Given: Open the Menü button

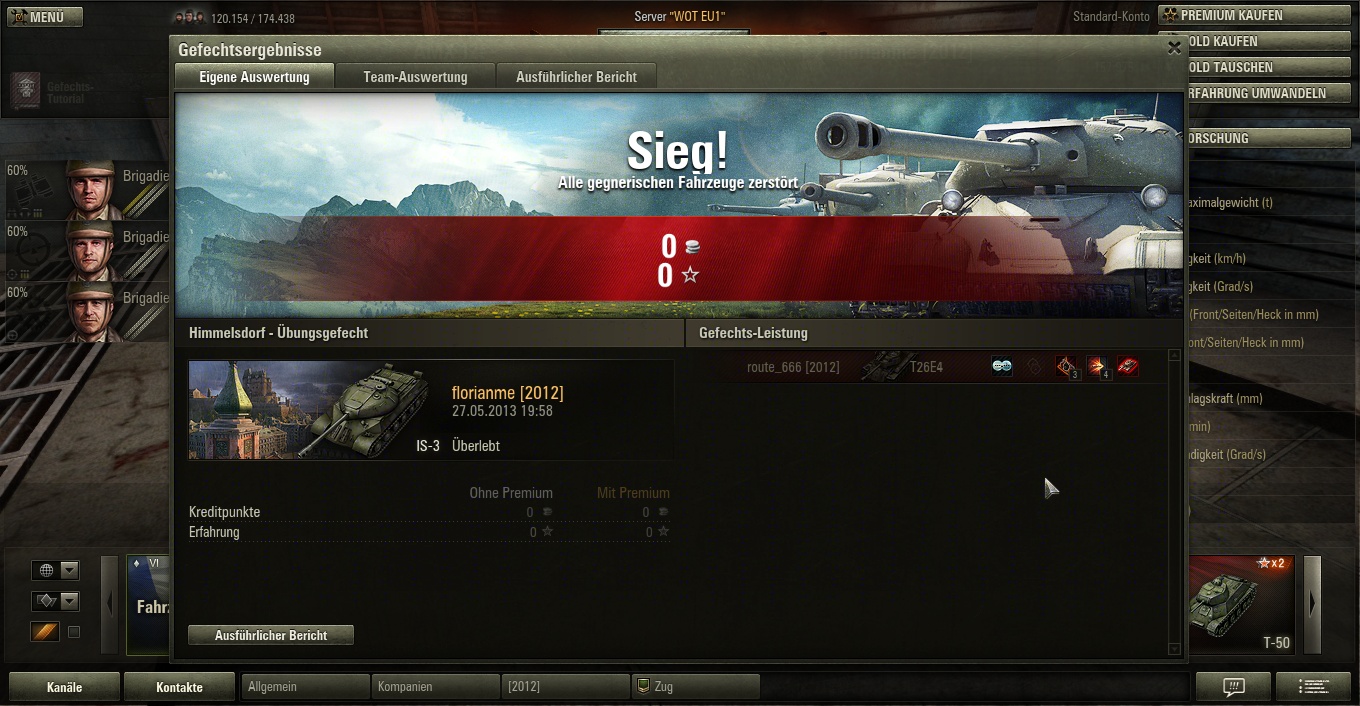Looking at the screenshot, I should (46, 17).
